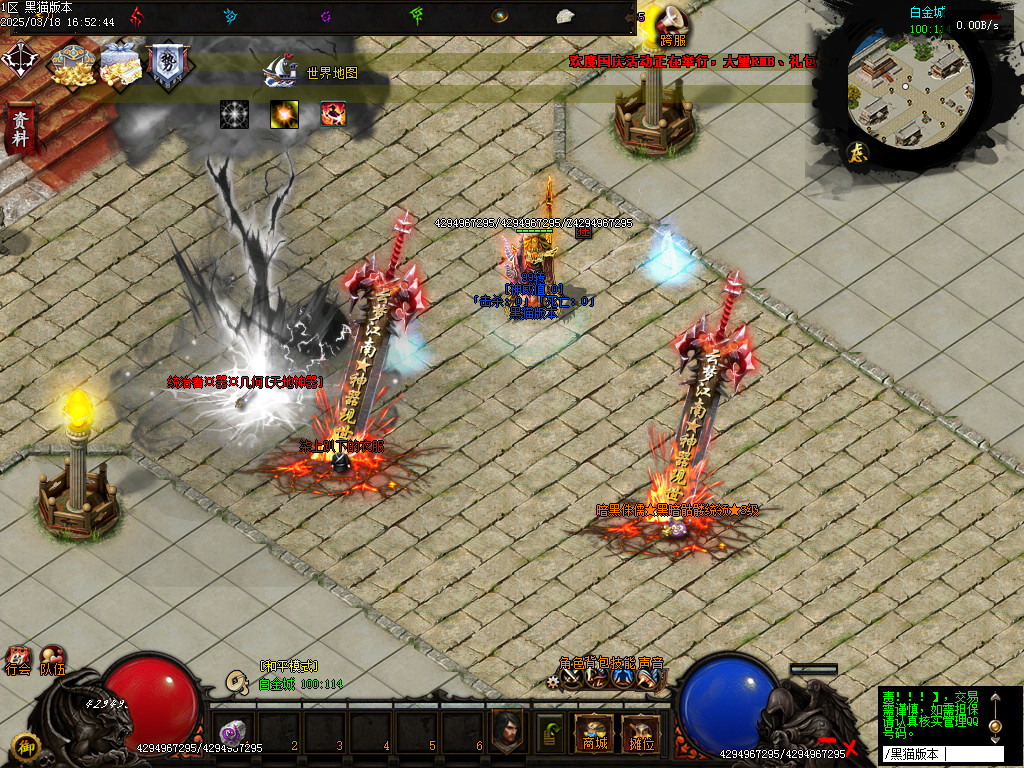Open the gold ingot treasure pile icon
The width and height of the screenshot is (1024, 768).
click(72, 64)
